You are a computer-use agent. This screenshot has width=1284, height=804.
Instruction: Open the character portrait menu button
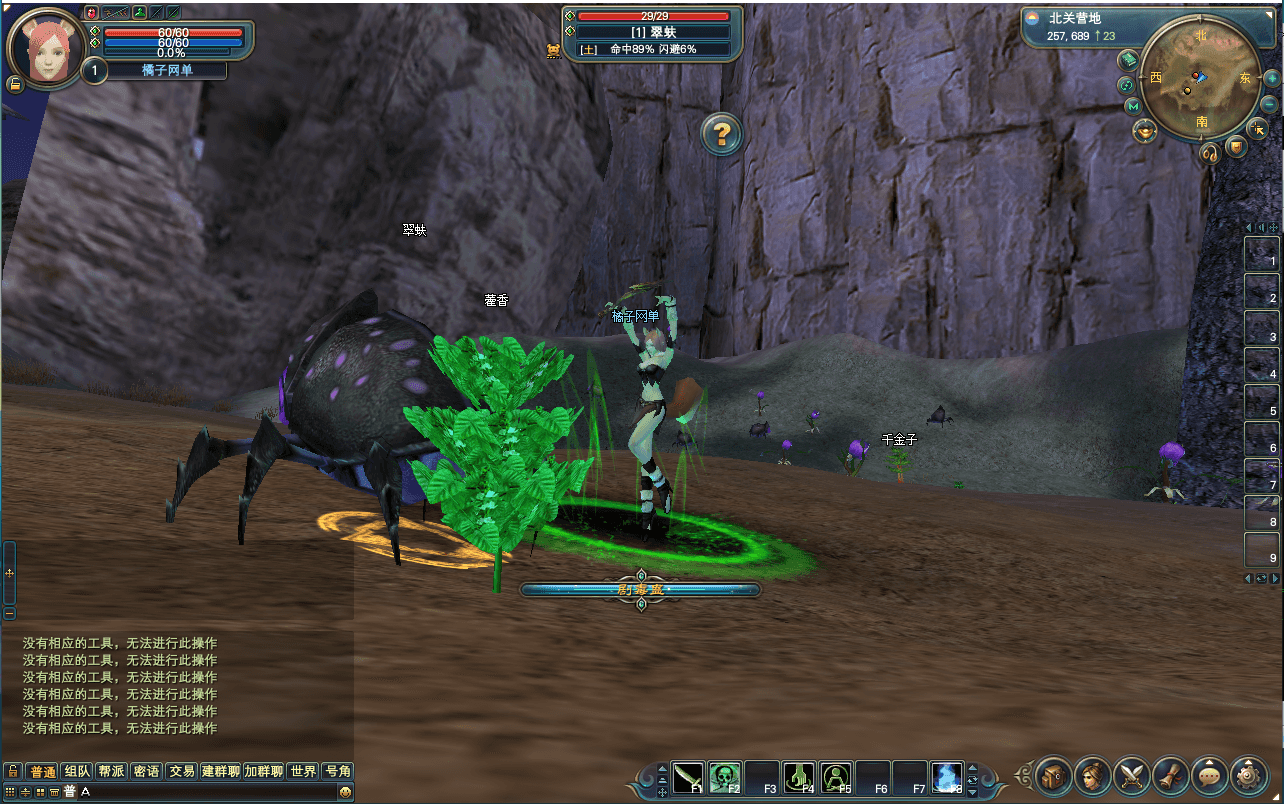(1092, 775)
